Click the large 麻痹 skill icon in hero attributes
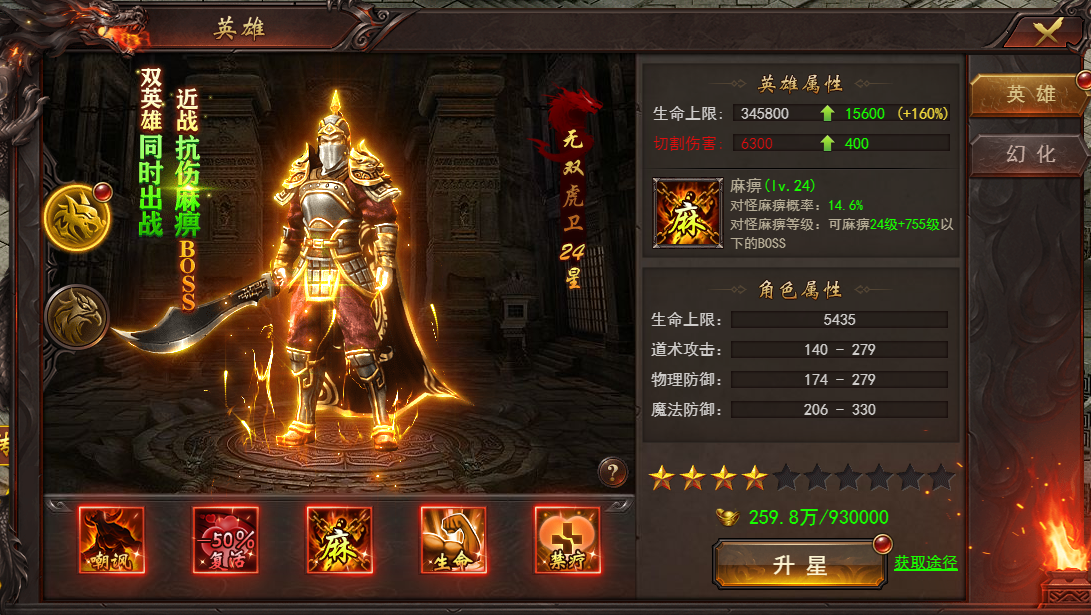The width and height of the screenshot is (1091, 615). (686, 213)
